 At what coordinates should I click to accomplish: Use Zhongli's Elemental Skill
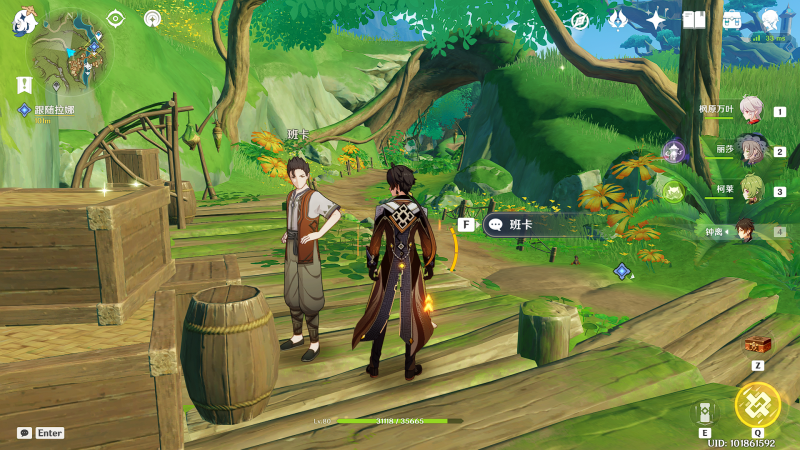(x=703, y=412)
